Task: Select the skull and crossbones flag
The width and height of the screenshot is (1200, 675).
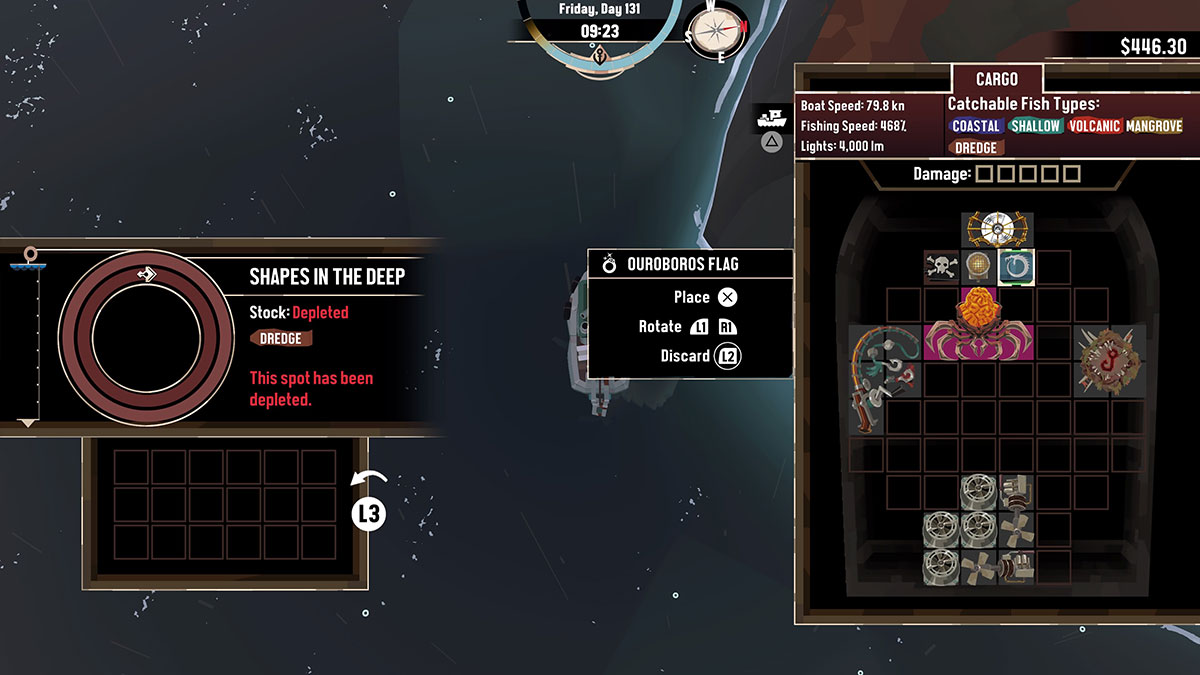Action: point(942,268)
